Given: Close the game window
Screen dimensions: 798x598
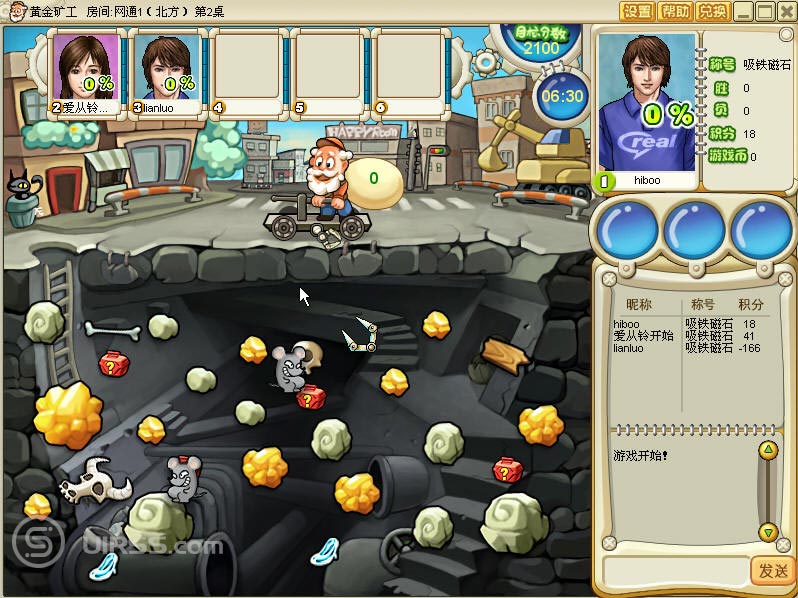Looking at the screenshot, I should pyautogui.click(x=785, y=12).
